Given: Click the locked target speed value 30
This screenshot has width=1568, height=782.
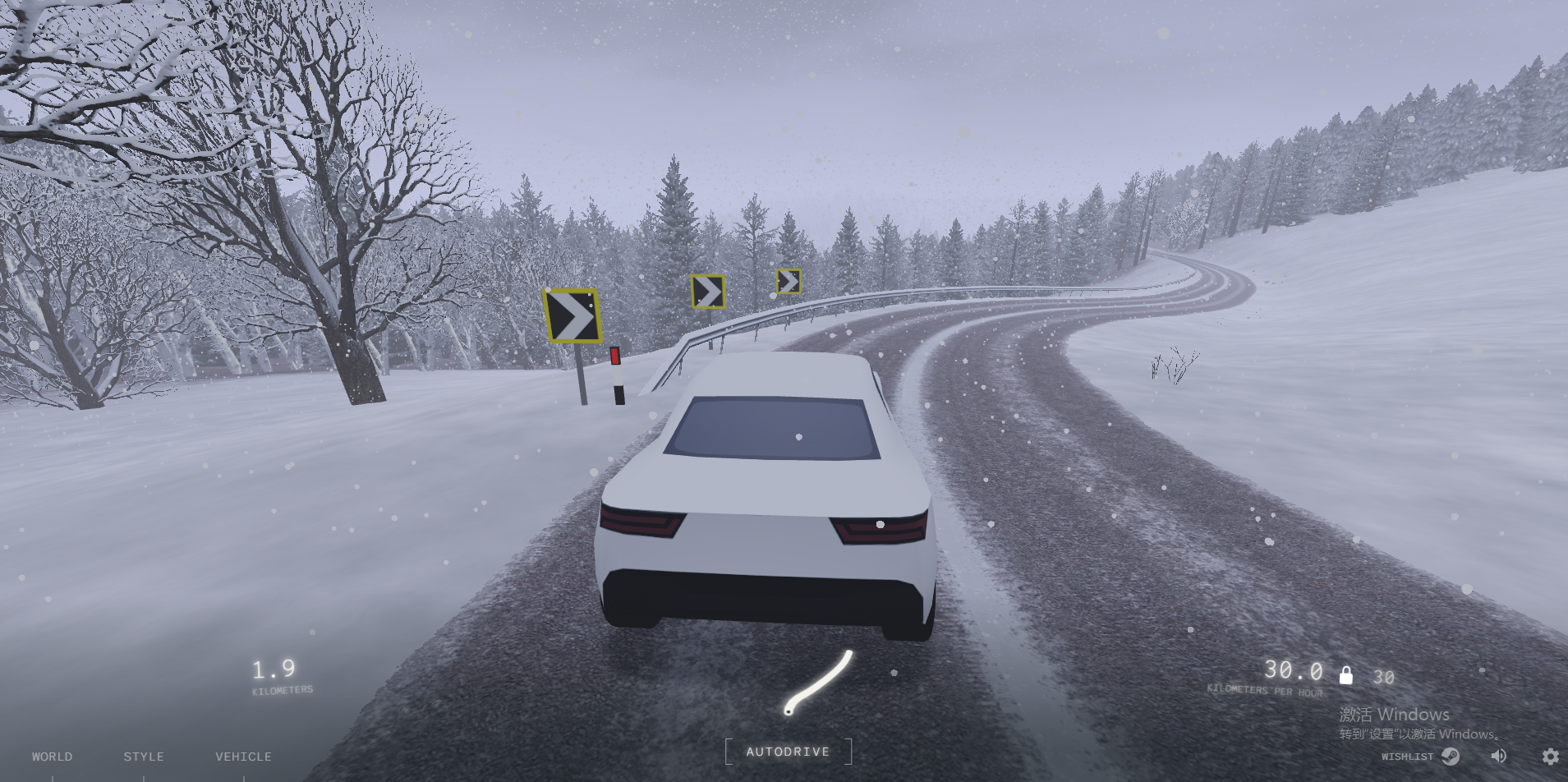Looking at the screenshot, I should point(1383,677).
